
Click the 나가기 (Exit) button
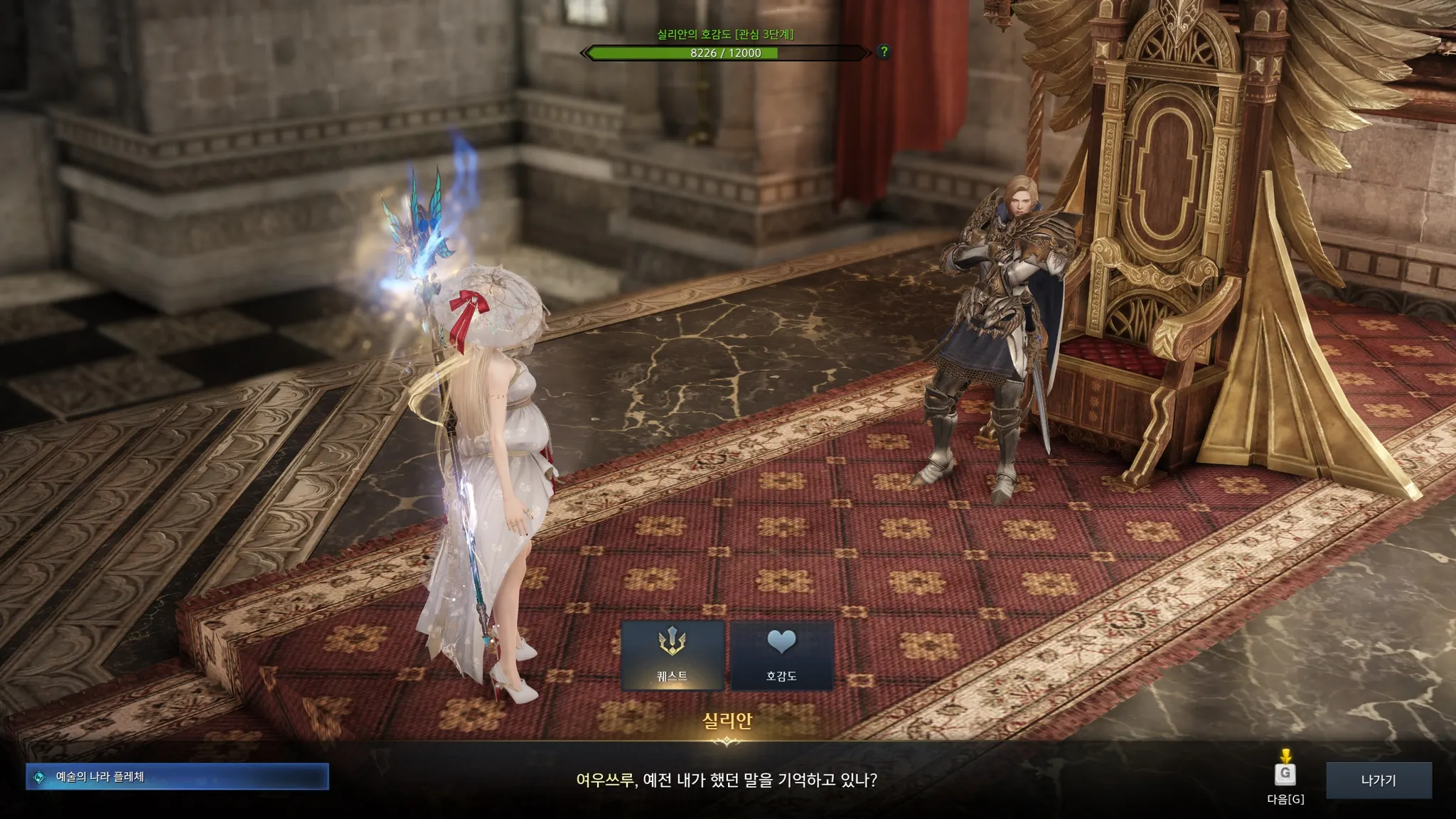(1379, 780)
